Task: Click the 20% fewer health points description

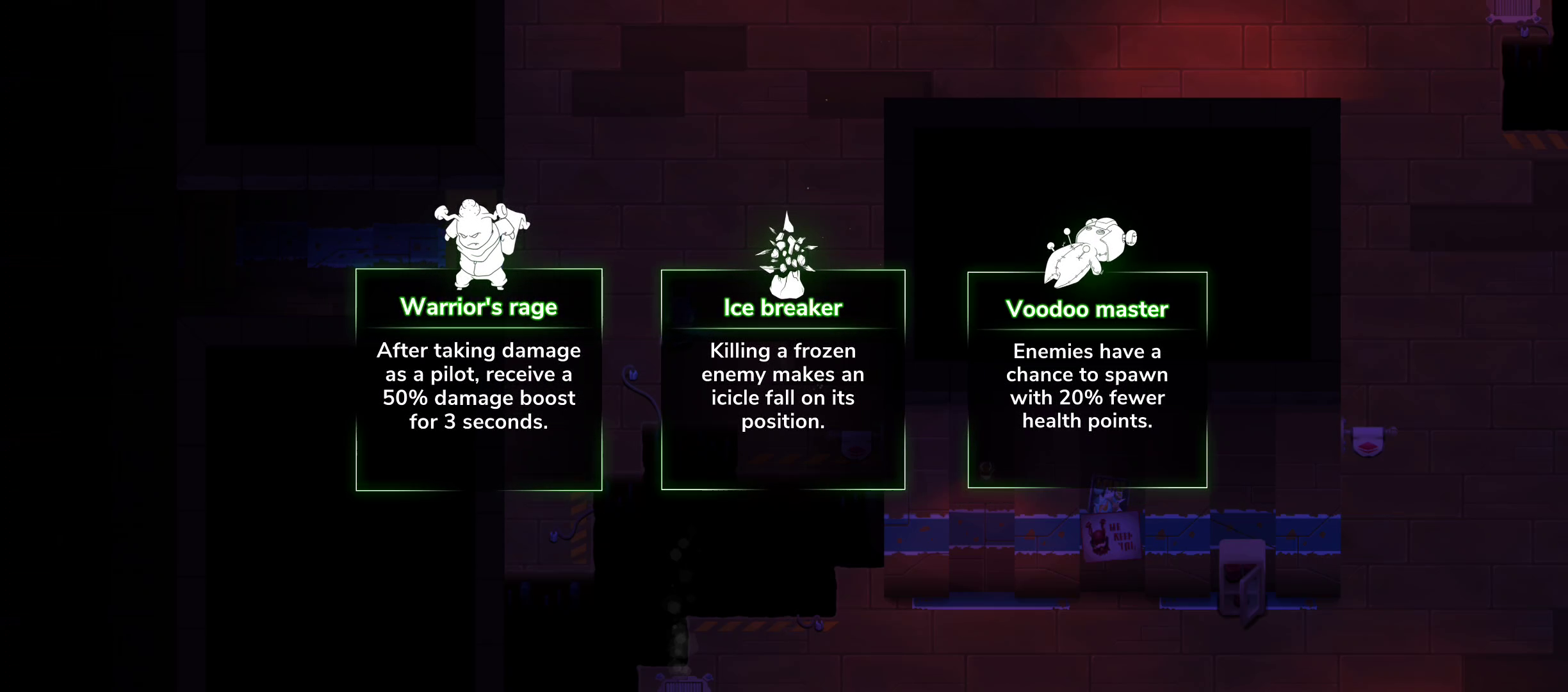Action: (1089, 386)
